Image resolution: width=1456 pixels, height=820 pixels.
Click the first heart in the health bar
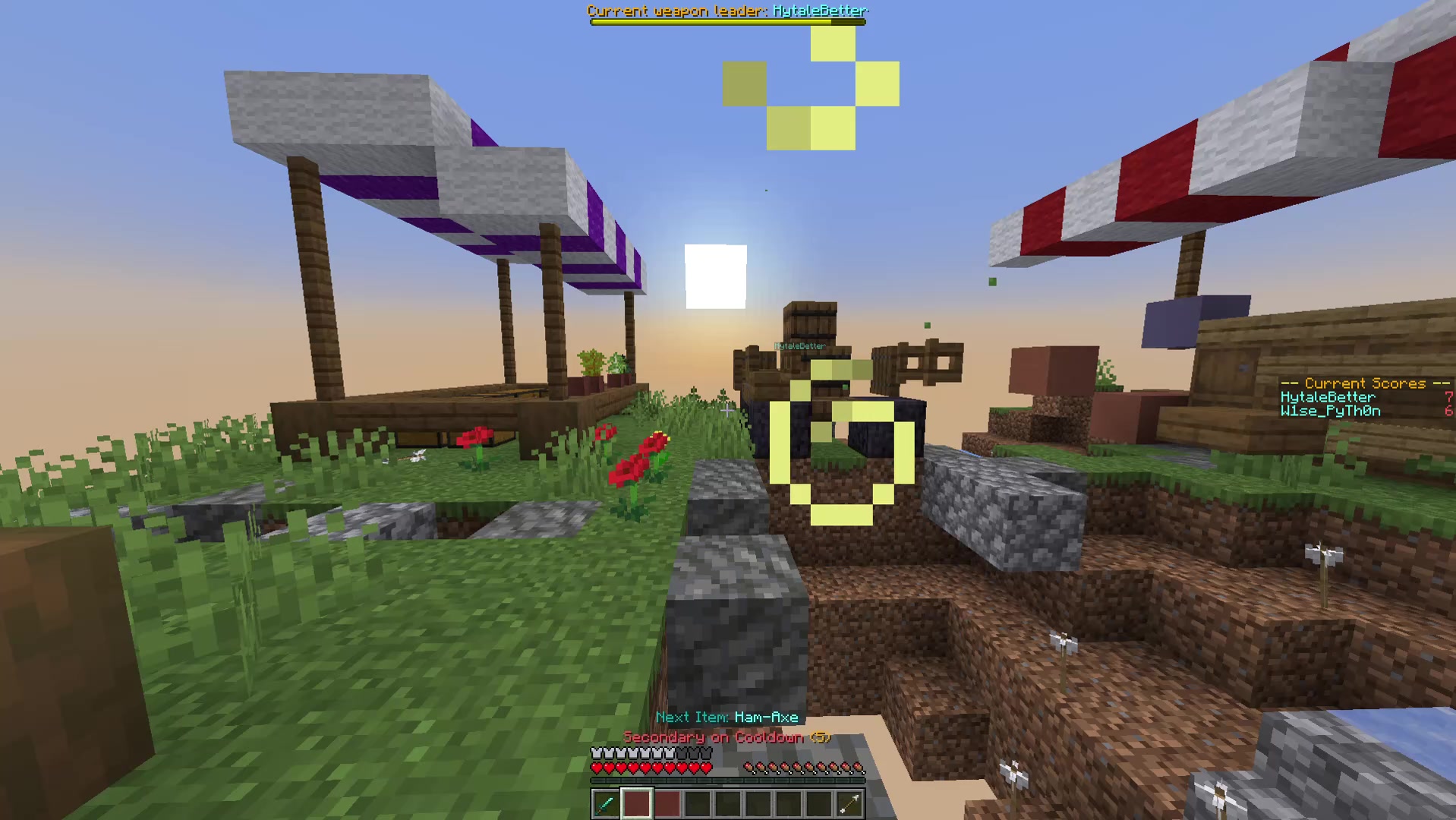click(x=597, y=768)
